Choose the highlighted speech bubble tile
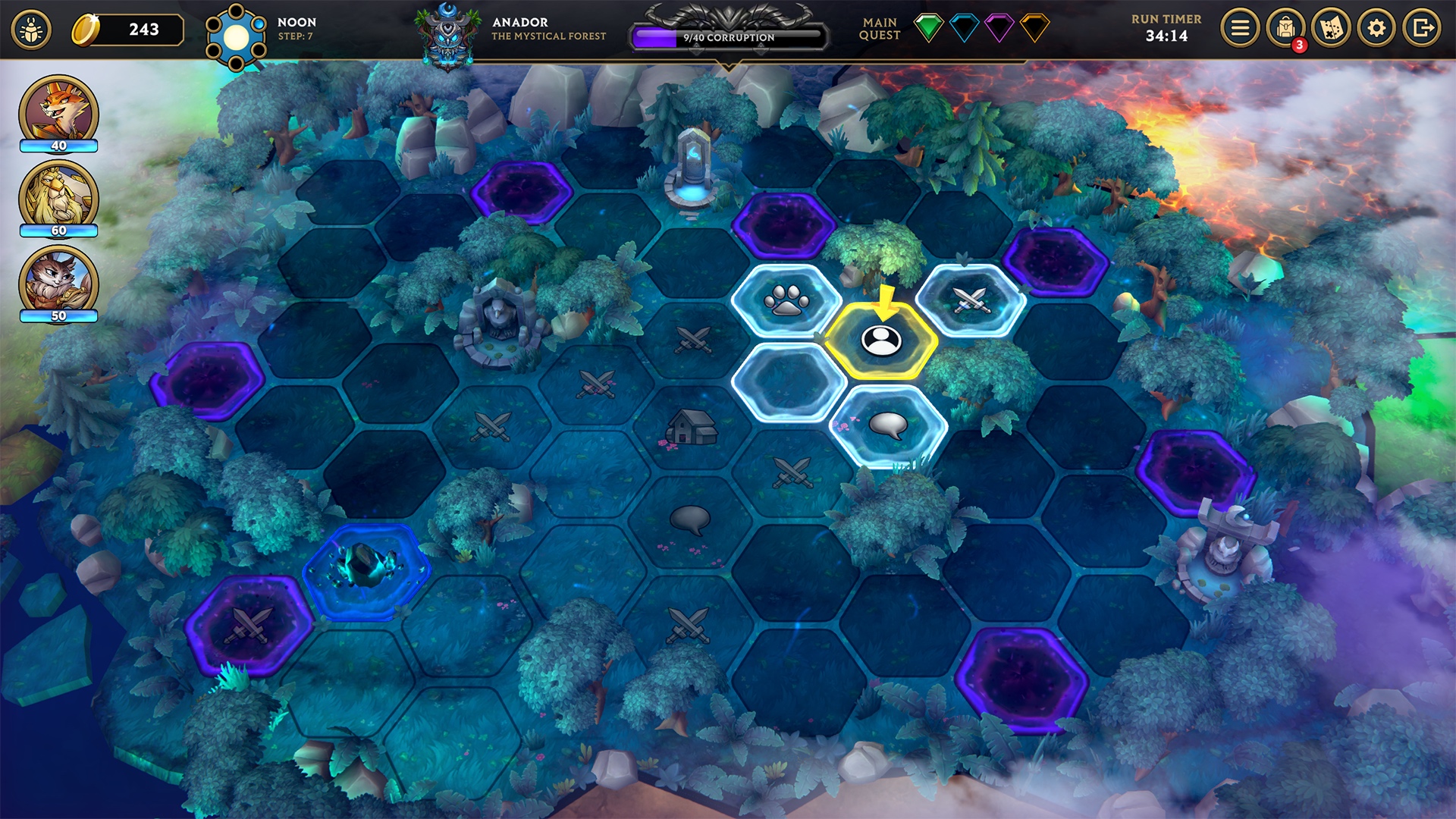The width and height of the screenshot is (1456, 819). pyautogui.click(x=888, y=425)
